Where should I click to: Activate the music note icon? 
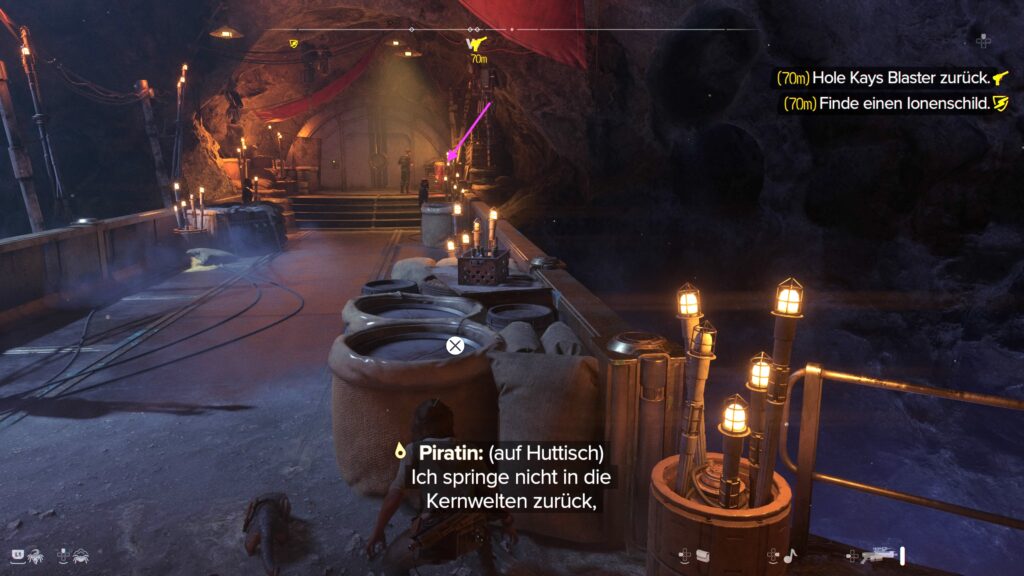pos(790,556)
